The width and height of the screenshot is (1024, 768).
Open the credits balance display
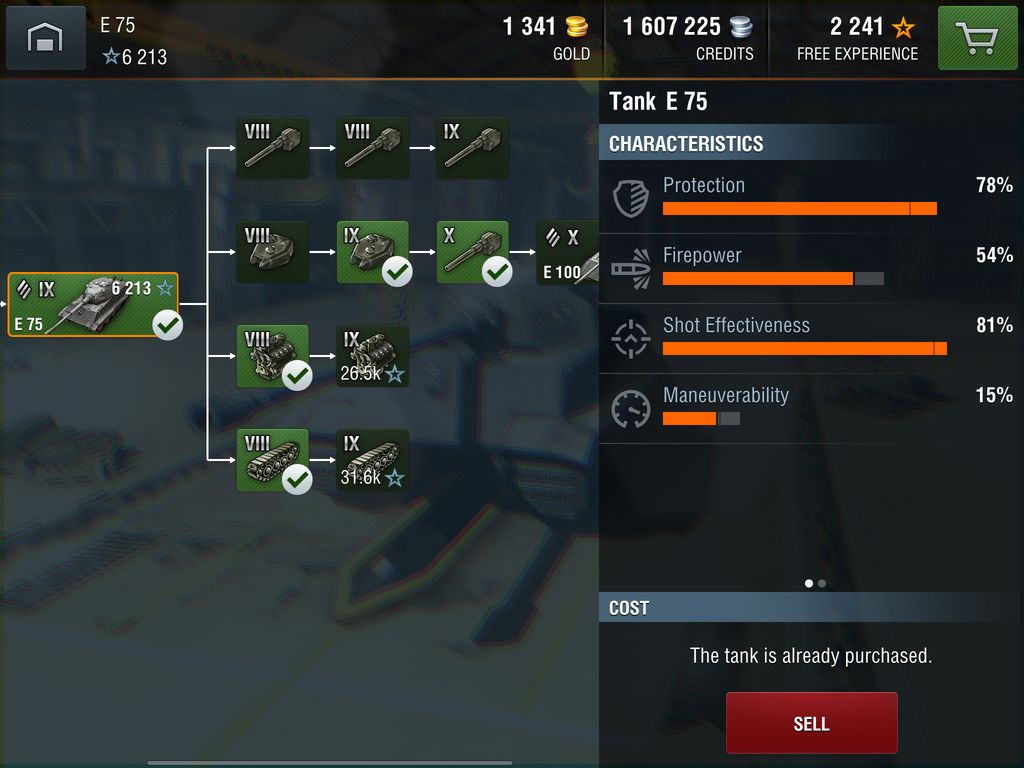click(x=686, y=38)
